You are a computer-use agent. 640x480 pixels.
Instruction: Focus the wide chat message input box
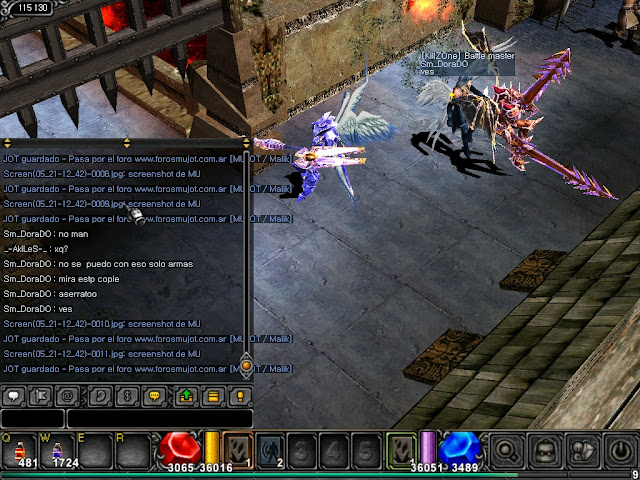160,418
